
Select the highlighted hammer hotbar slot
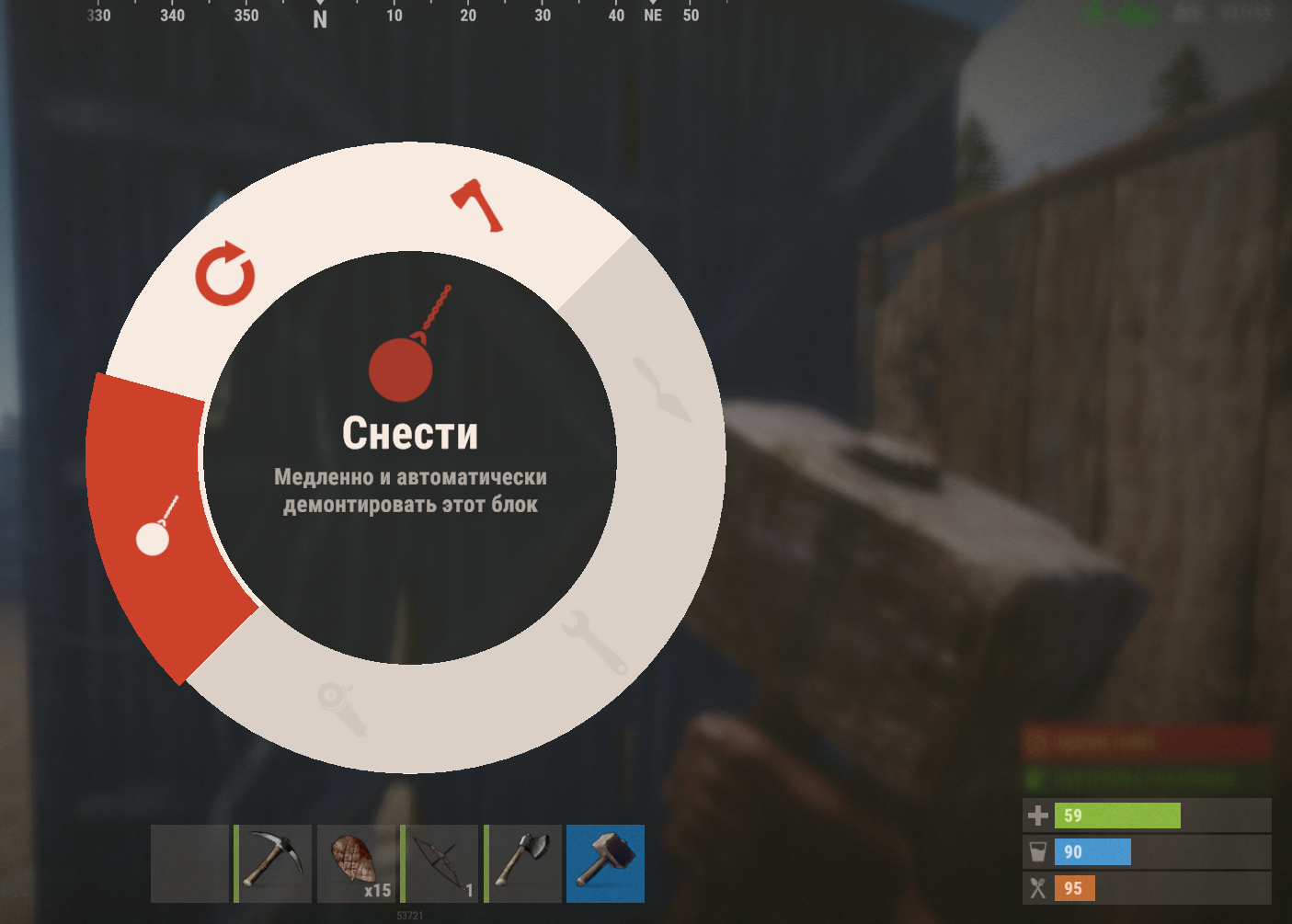click(605, 862)
